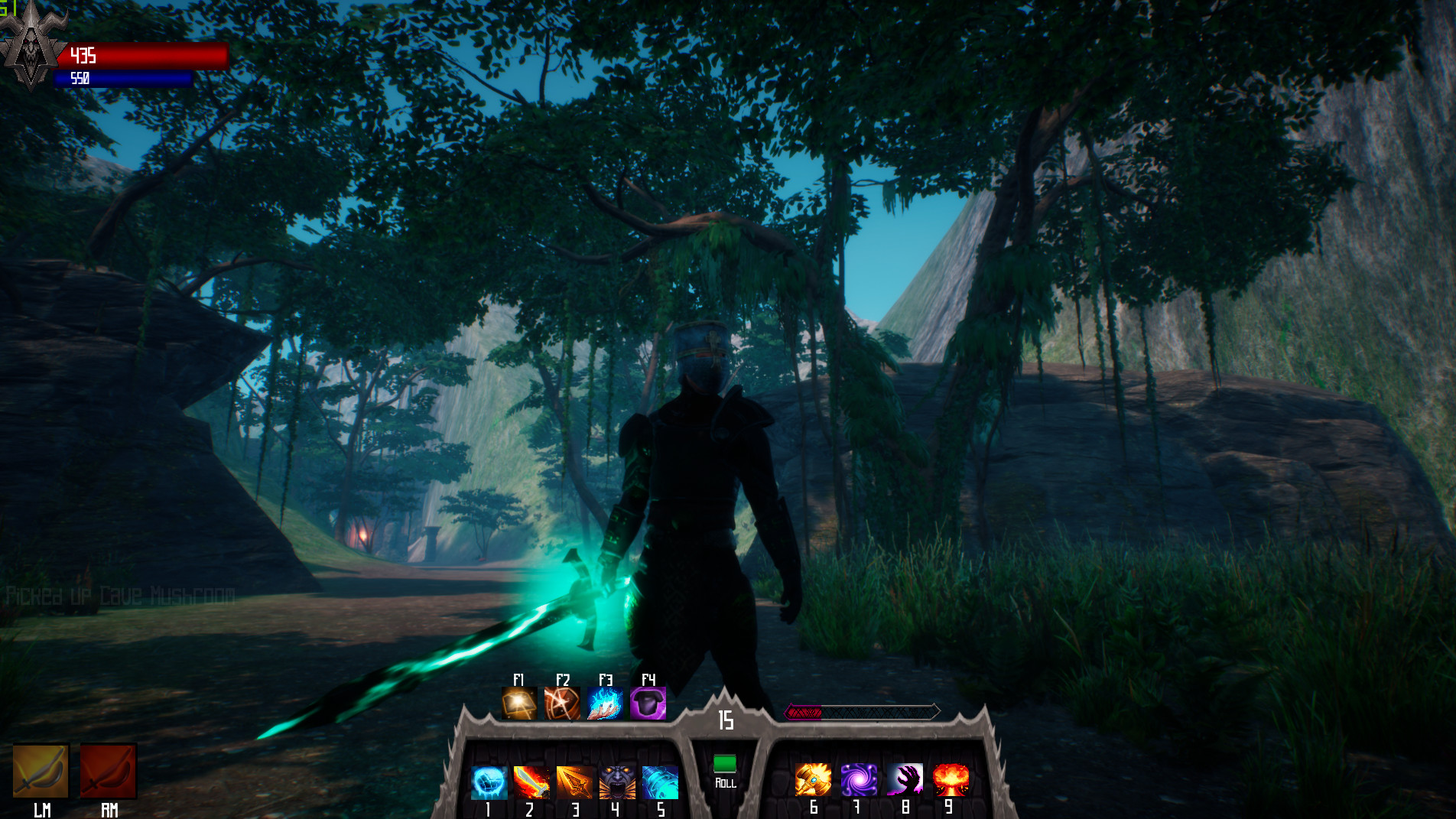Select the golden arrowhead ability

pos(574,782)
